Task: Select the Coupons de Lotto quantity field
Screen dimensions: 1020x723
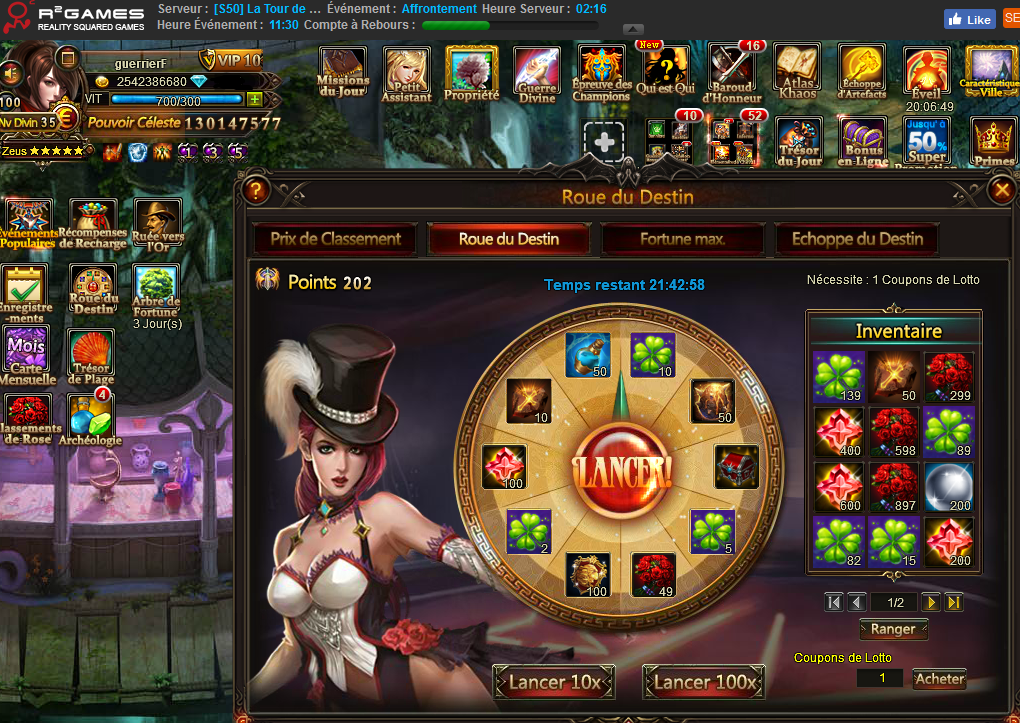Action: pos(883,679)
